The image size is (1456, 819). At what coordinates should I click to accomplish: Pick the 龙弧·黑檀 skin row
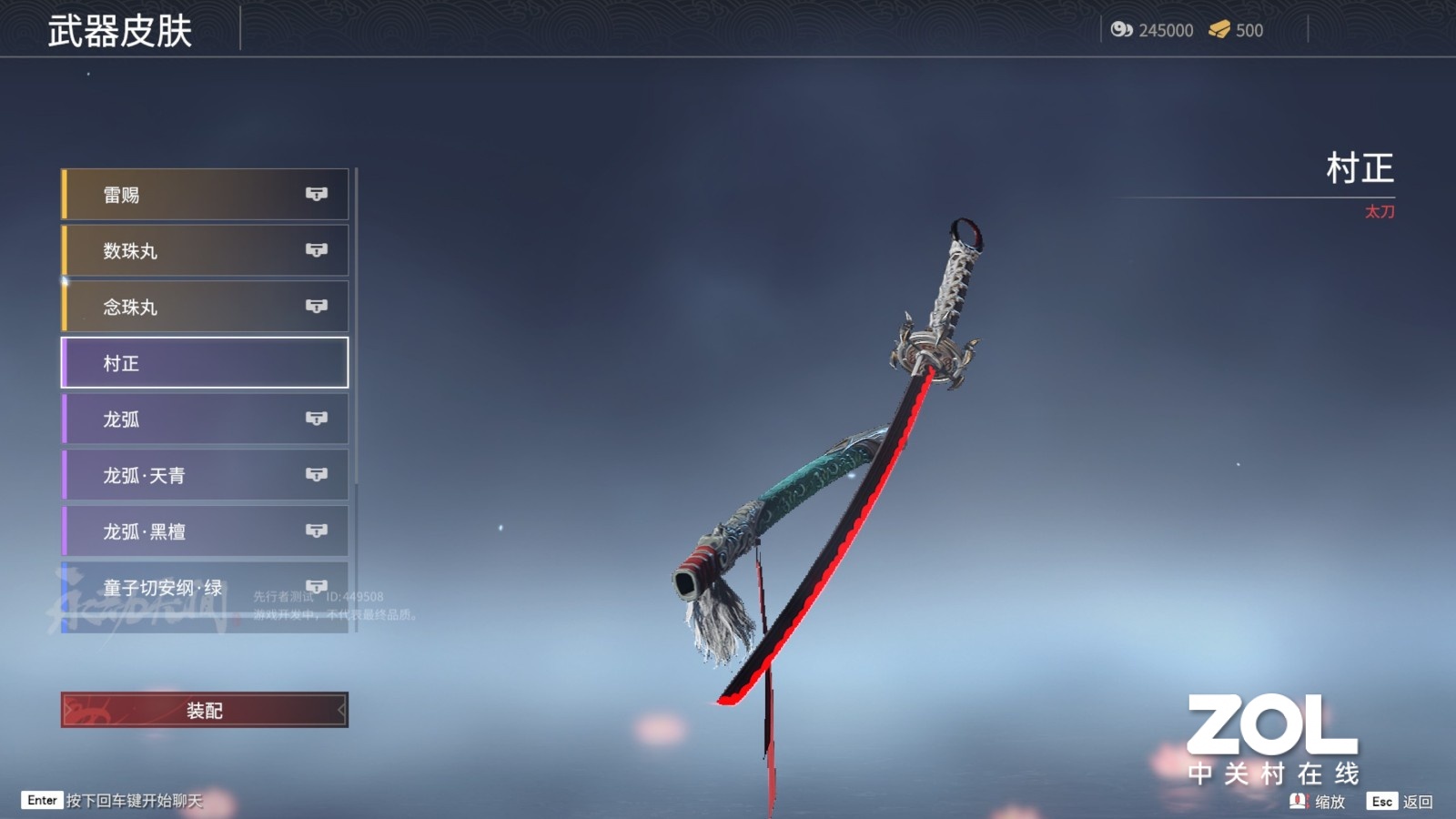pyautogui.click(x=205, y=531)
